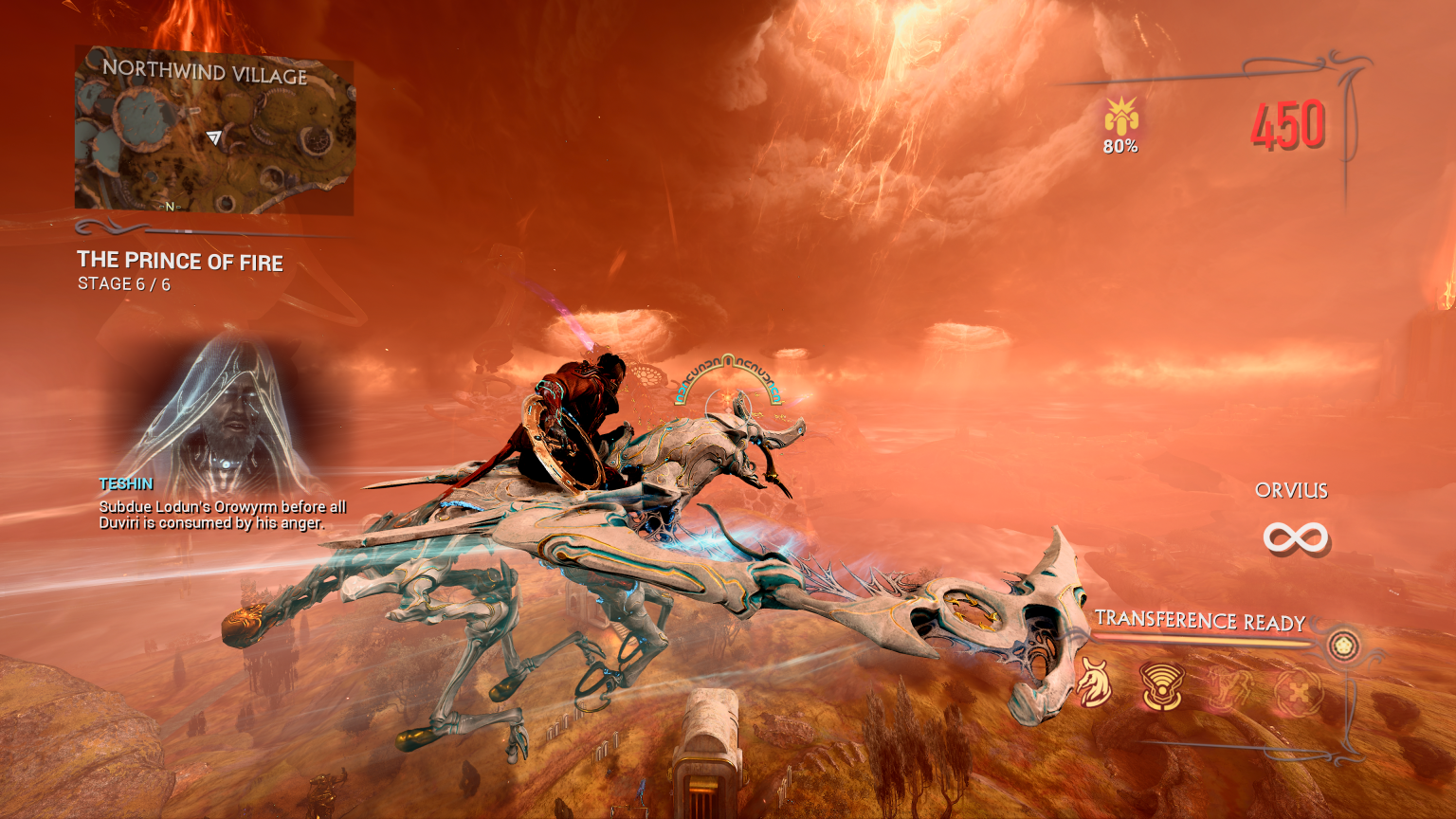This screenshot has height=819, width=1456.
Task: Use the faded rearing horse ability
Action: (x=1229, y=687)
